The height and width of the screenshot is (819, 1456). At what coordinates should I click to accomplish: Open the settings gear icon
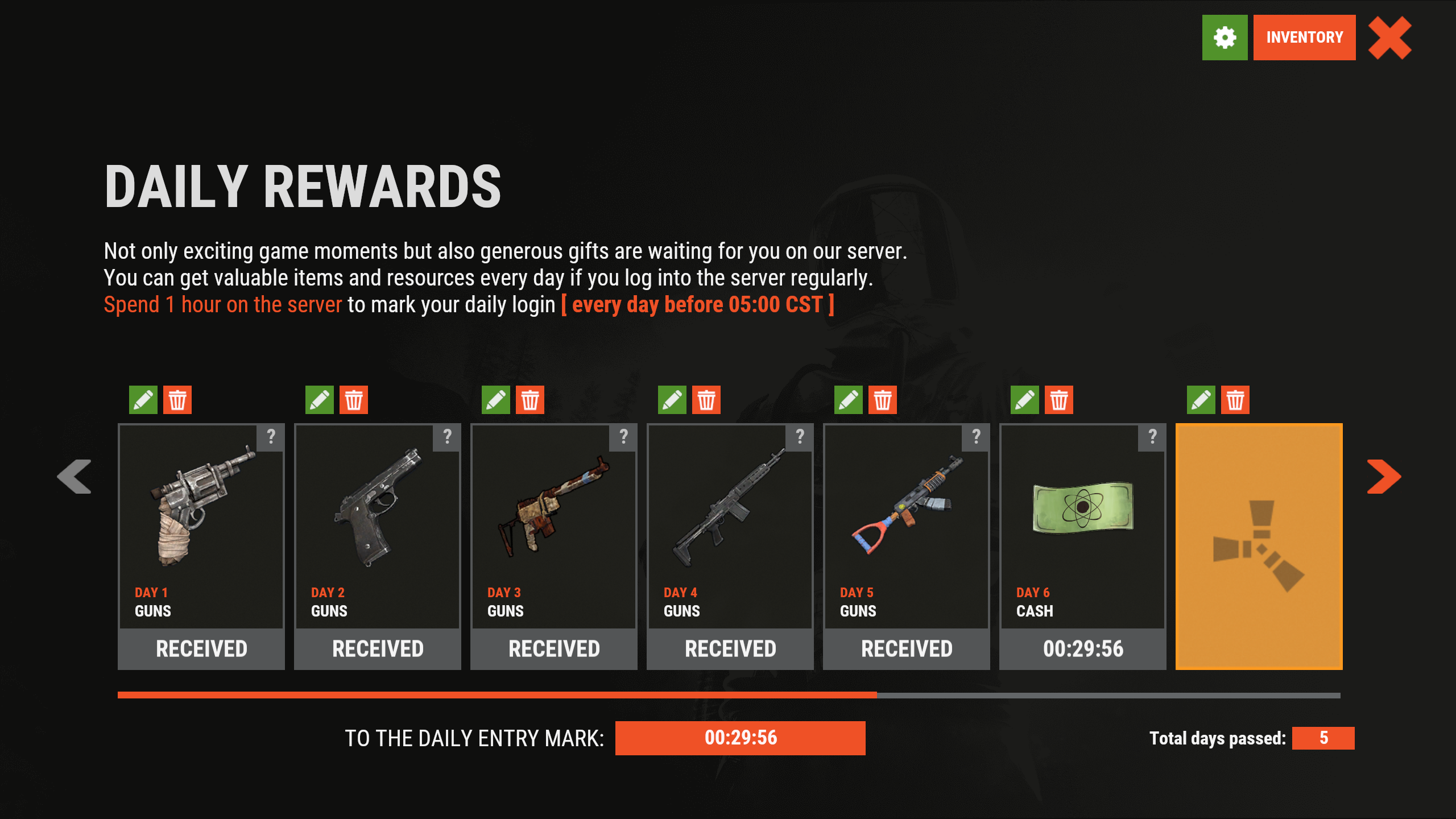pyautogui.click(x=1225, y=38)
